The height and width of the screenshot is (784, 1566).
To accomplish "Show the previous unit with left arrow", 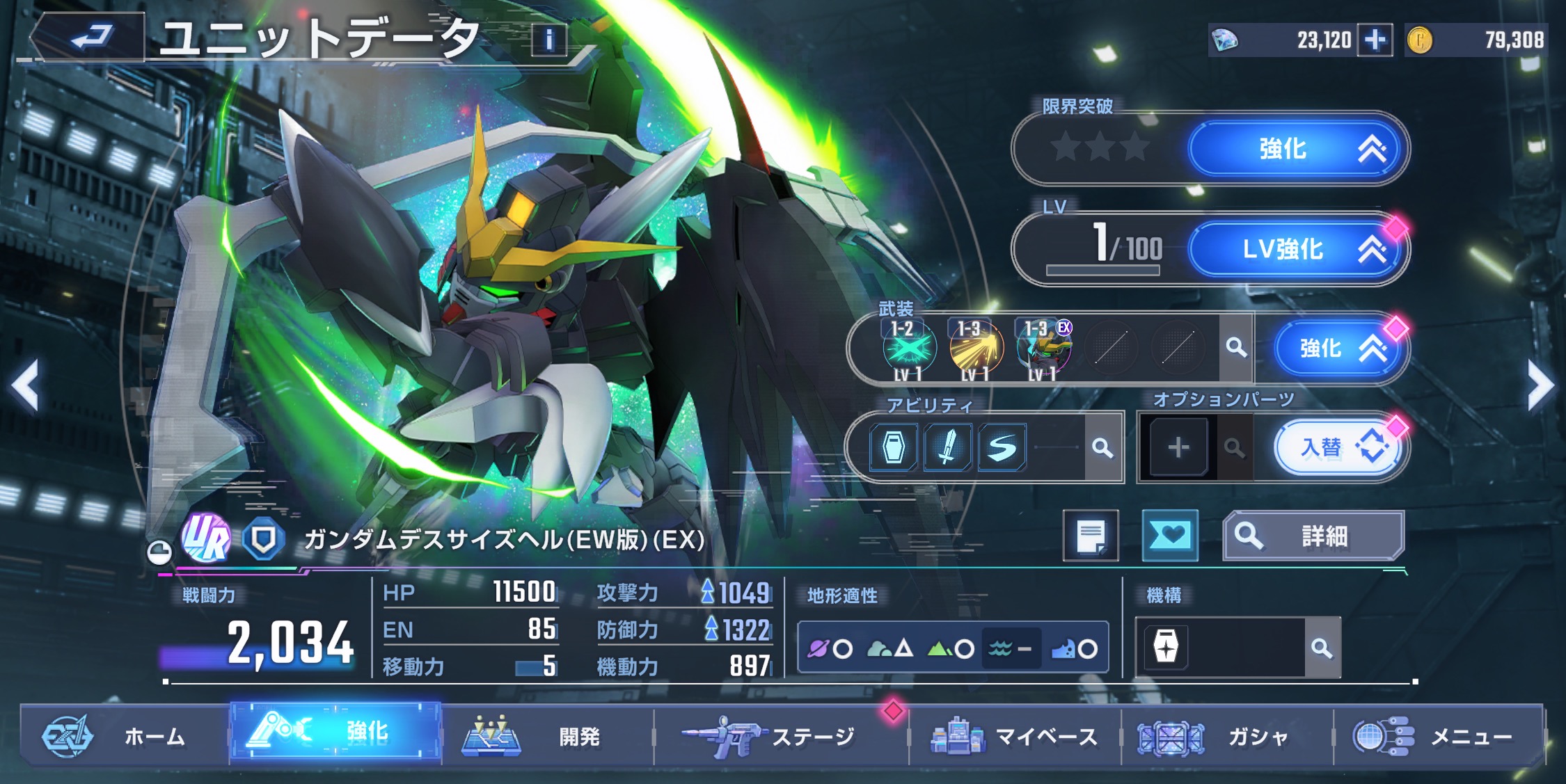I will tap(26, 385).
